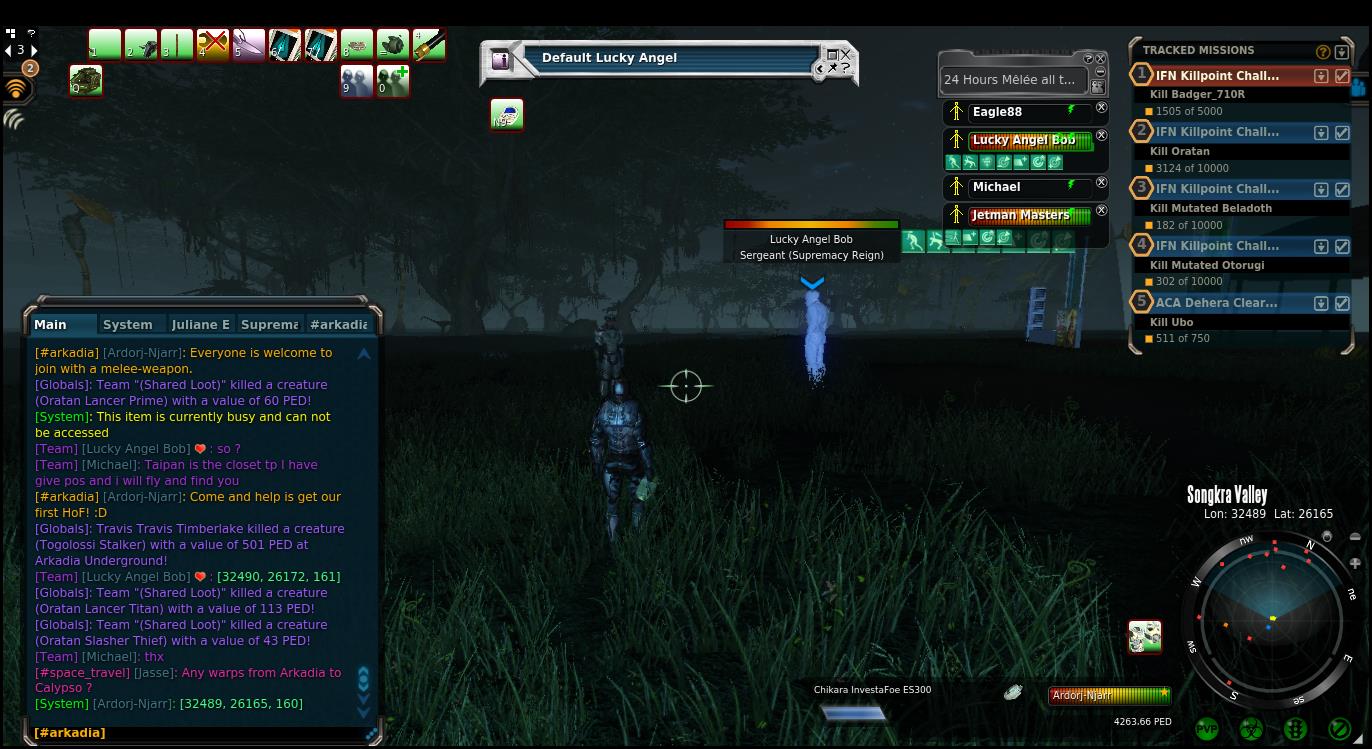The height and width of the screenshot is (749, 1372).
Task: Close the Default Lucky Angel target window
Action: [x=846, y=55]
